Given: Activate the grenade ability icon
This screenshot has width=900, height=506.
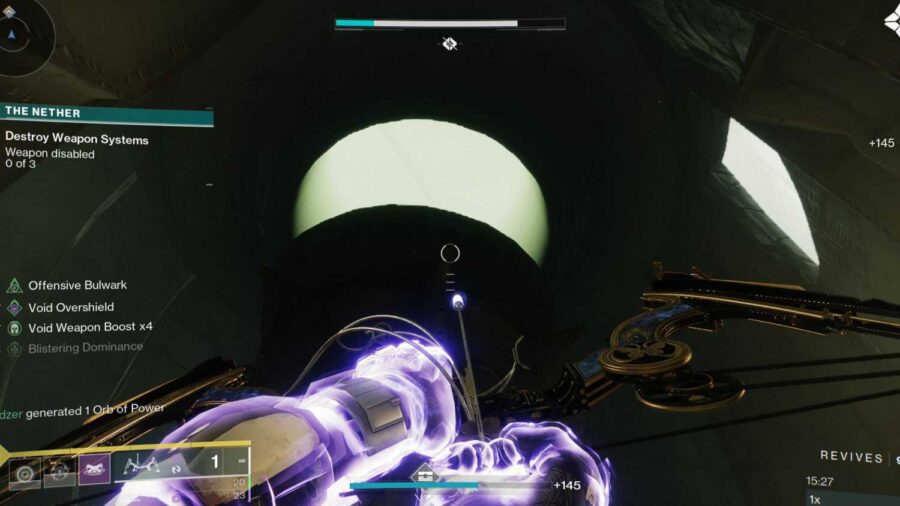Looking at the screenshot, I should pyautogui.click(x=25, y=470).
